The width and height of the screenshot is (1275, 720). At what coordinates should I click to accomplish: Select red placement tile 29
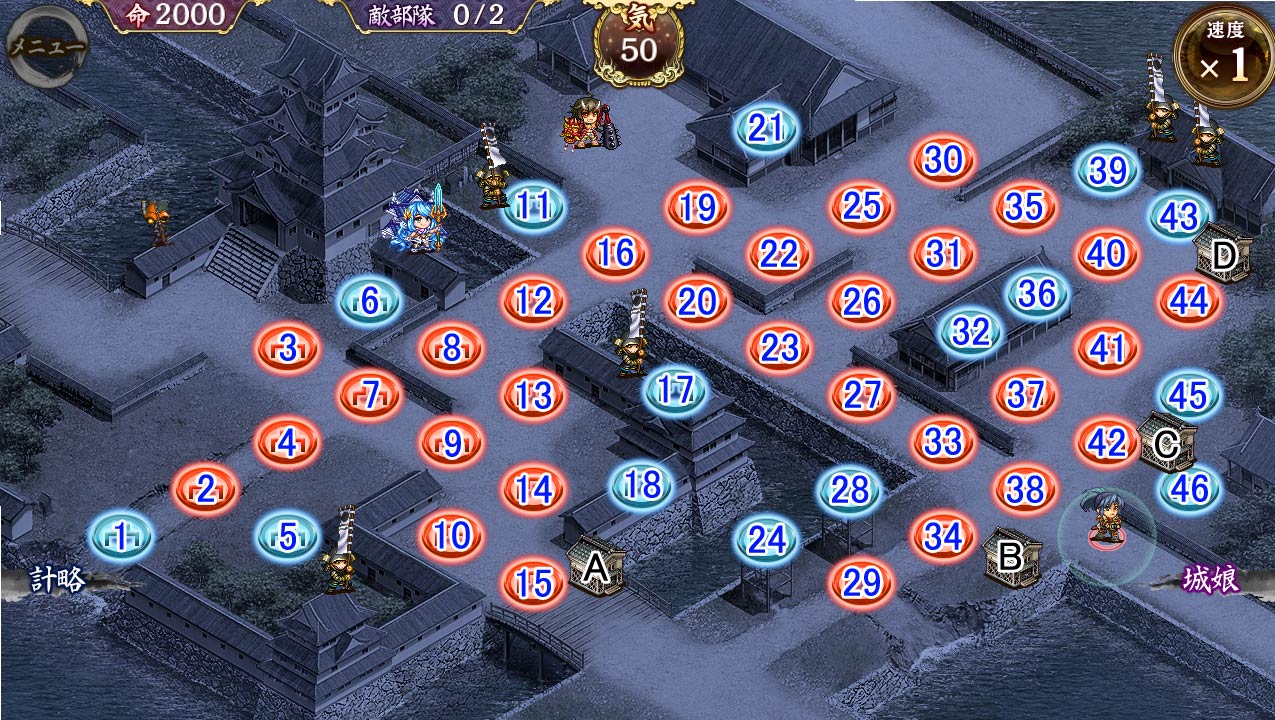[x=861, y=582]
